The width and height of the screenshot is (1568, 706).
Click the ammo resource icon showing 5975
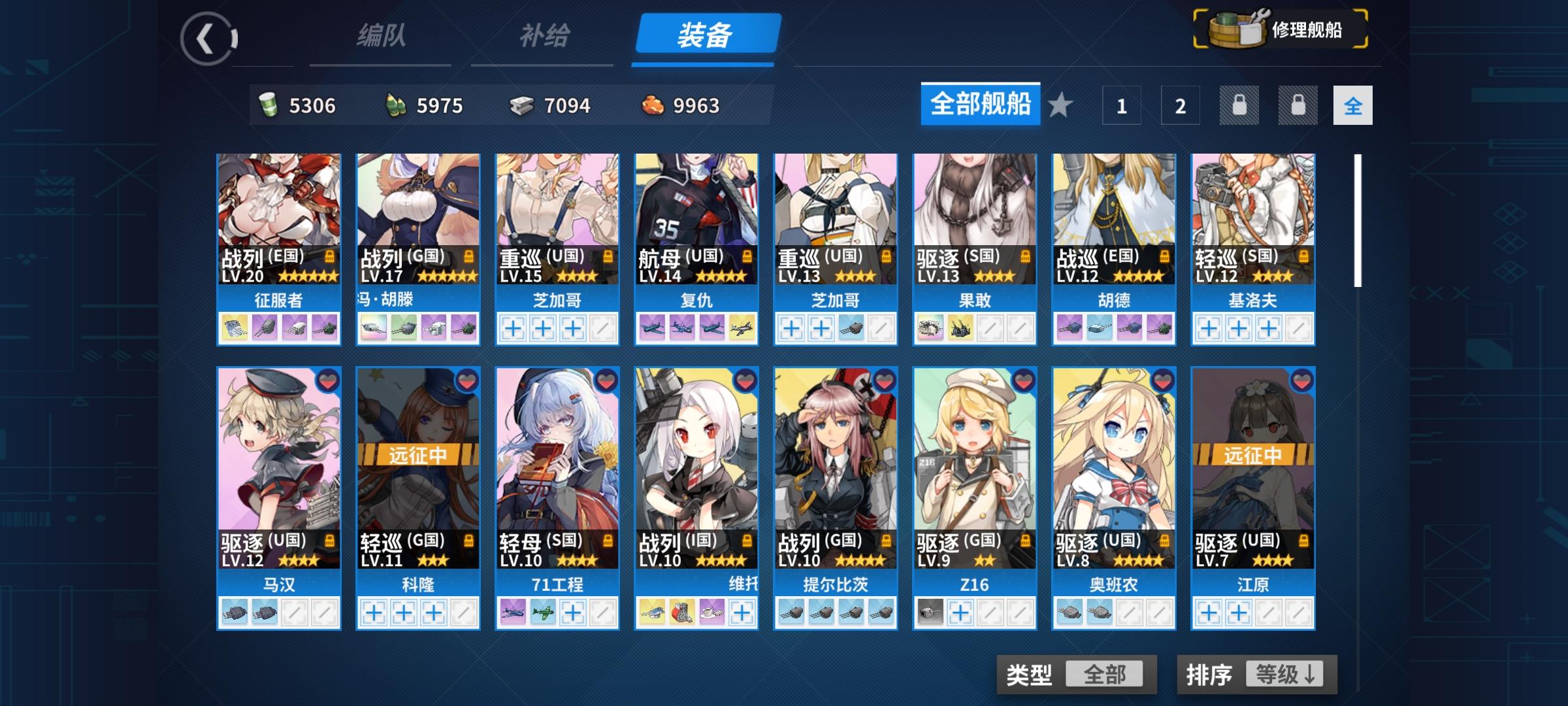(x=395, y=105)
